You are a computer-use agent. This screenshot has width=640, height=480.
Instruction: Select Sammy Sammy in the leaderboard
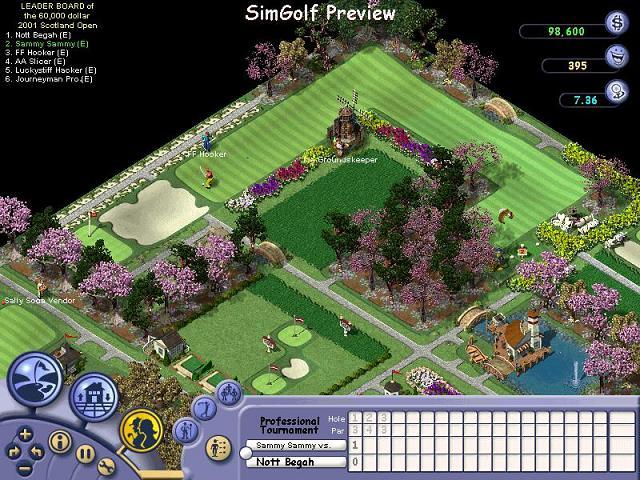(x=46, y=45)
